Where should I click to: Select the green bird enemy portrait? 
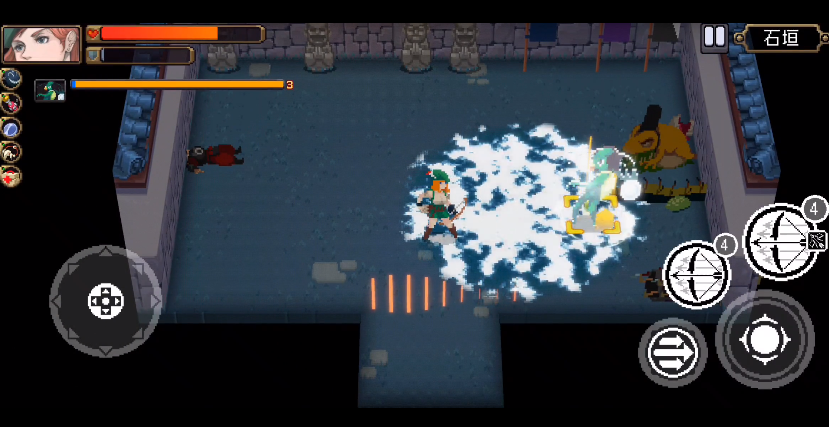(49, 91)
